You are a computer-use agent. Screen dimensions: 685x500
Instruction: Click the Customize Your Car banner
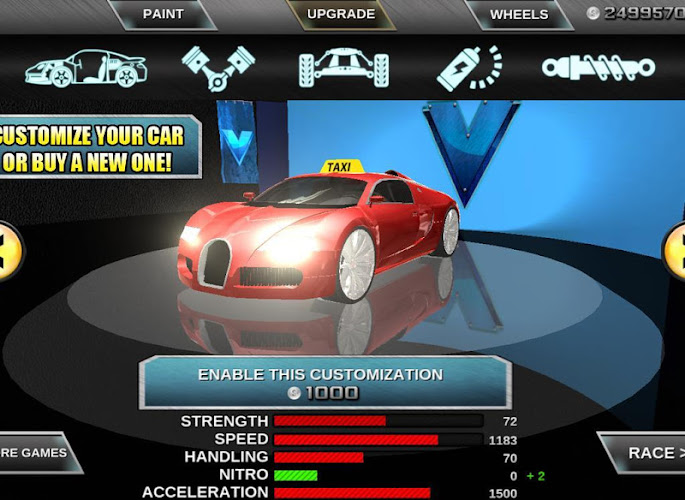pyautogui.click(x=97, y=148)
